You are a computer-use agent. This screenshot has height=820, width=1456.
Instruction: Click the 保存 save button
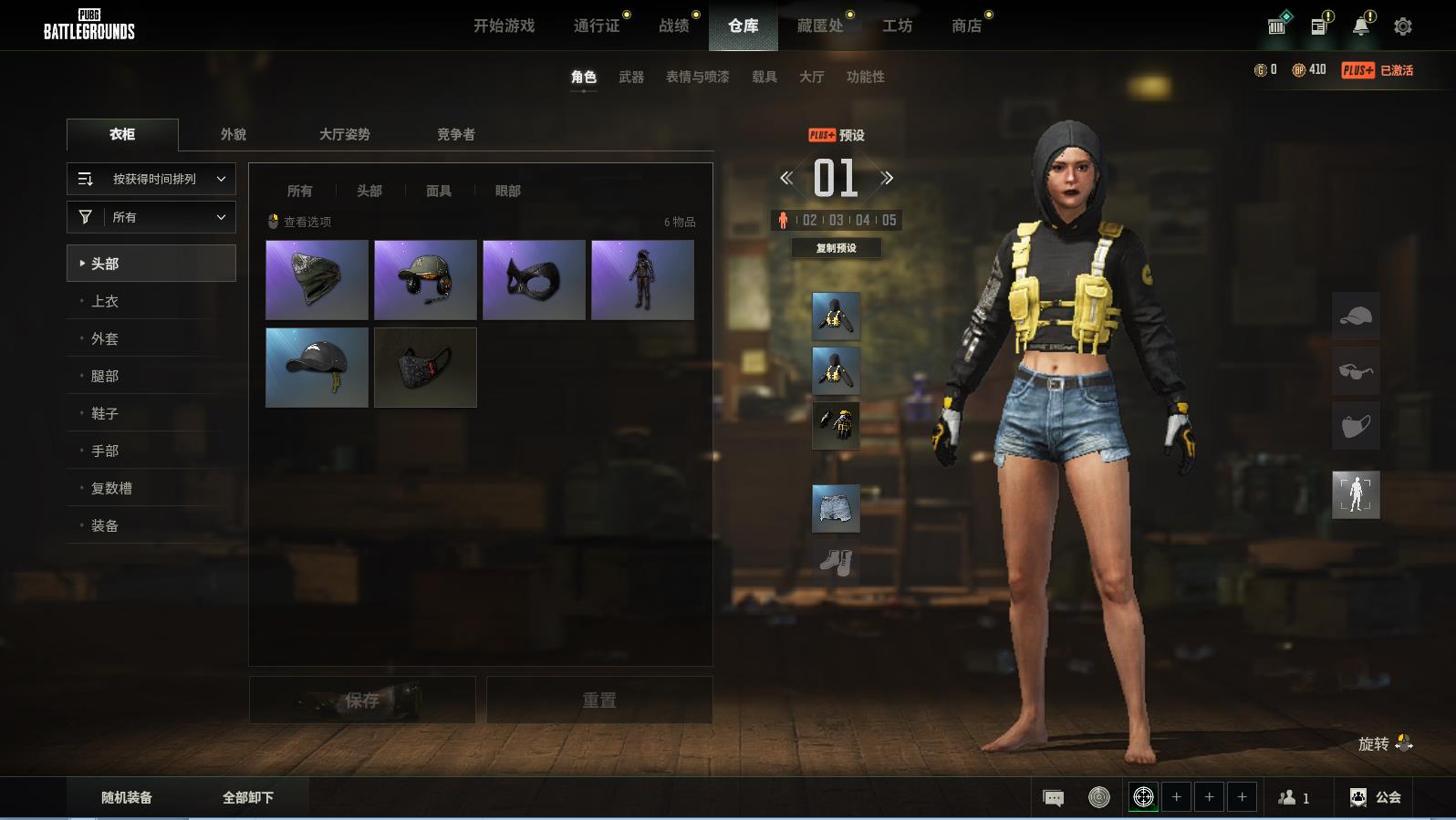tap(362, 700)
